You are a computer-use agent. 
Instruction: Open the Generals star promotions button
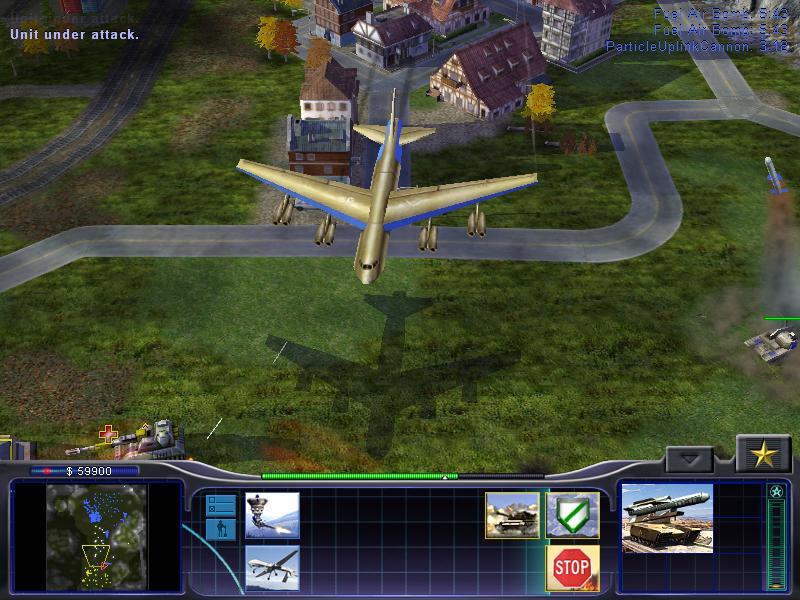tap(764, 455)
